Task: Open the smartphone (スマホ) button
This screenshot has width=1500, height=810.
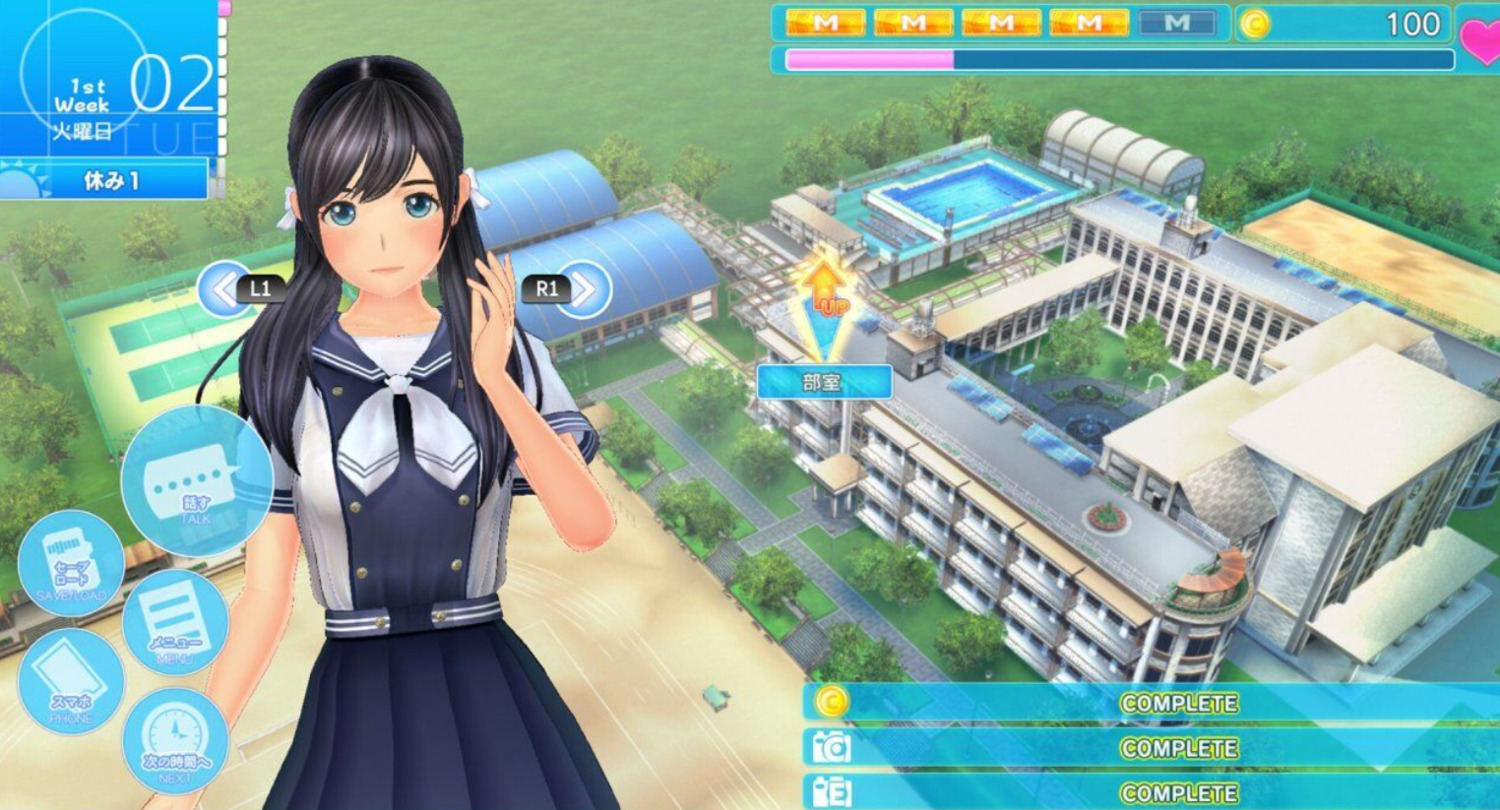Action: click(71, 681)
